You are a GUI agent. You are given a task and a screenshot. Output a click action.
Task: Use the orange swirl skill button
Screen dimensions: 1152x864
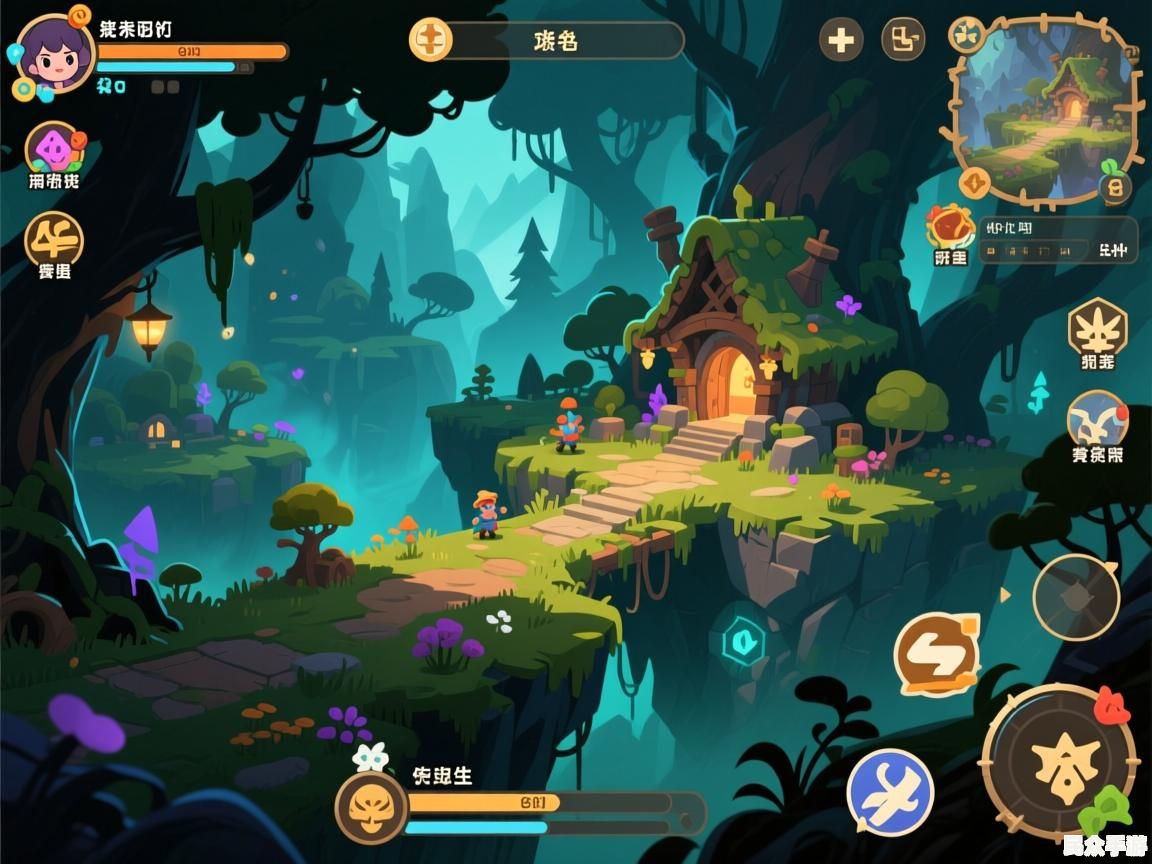[x=936, y=655]
